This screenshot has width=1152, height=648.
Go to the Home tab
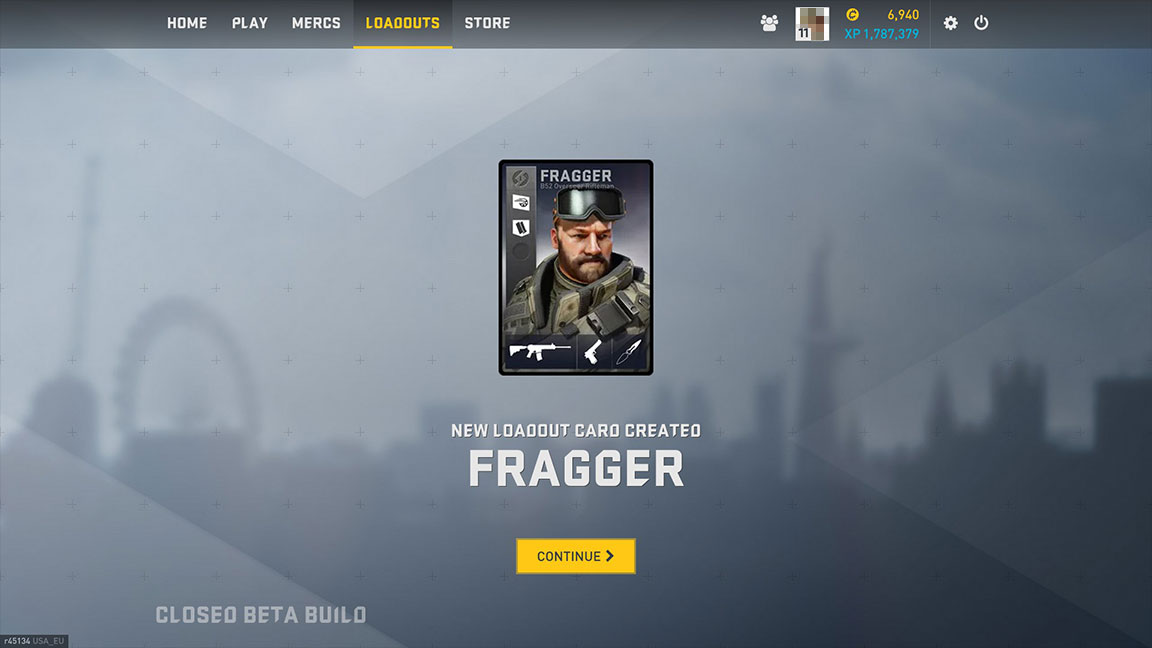coord(187,23)
